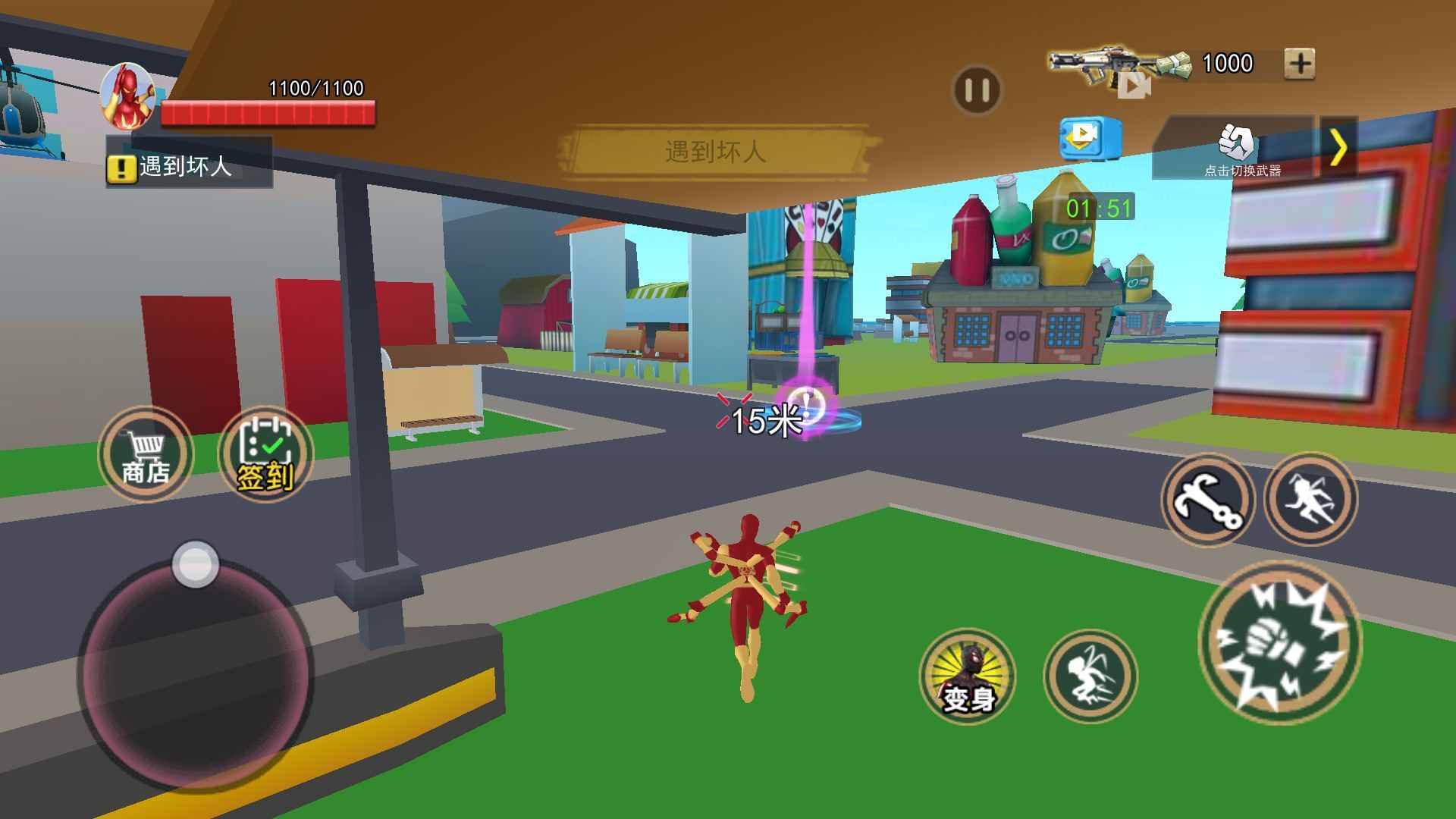Expand the weapon panel yellow arrow

click(1339, 147)
